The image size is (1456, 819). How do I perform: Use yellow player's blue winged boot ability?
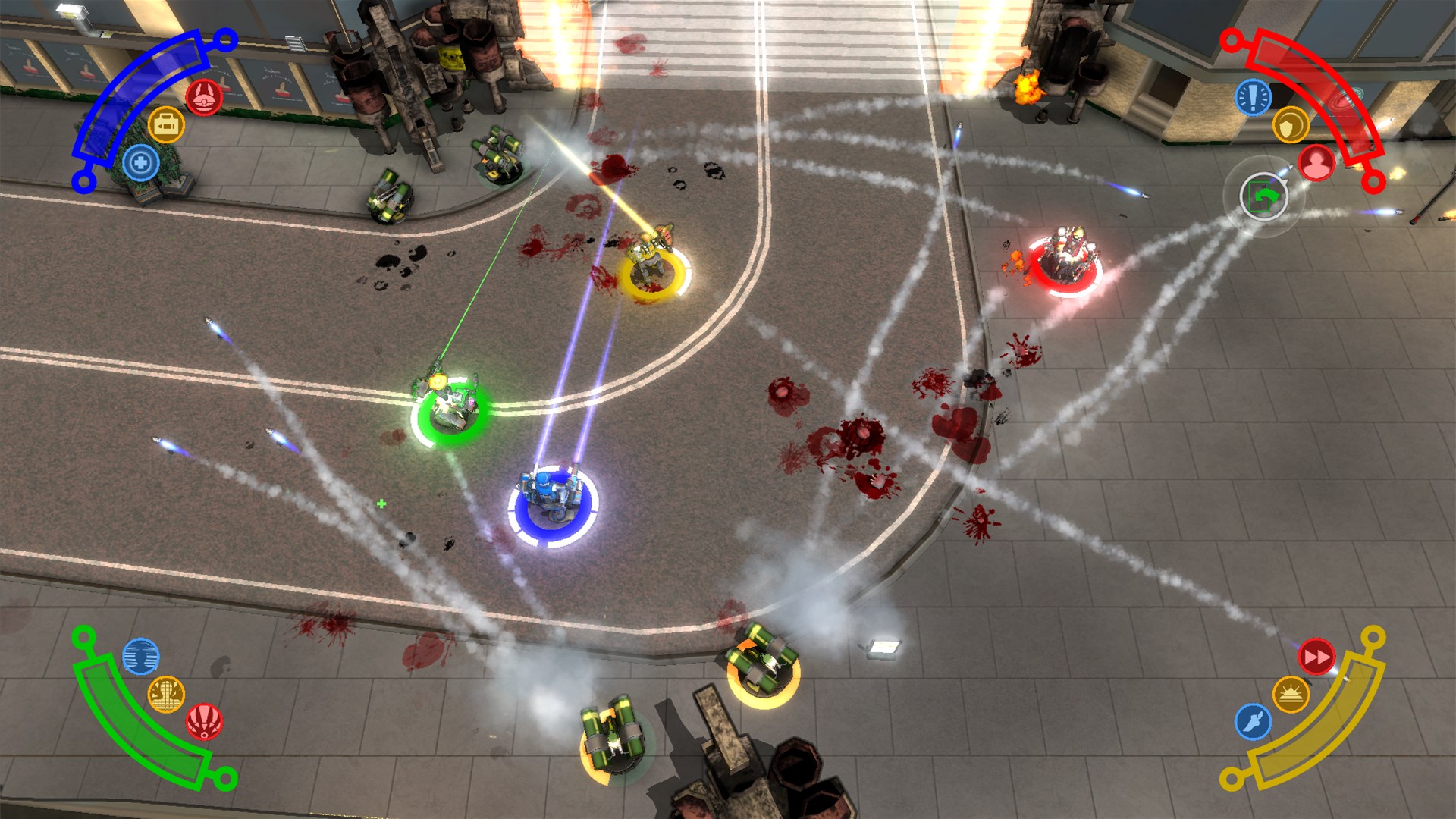[x=1254, y=721]
